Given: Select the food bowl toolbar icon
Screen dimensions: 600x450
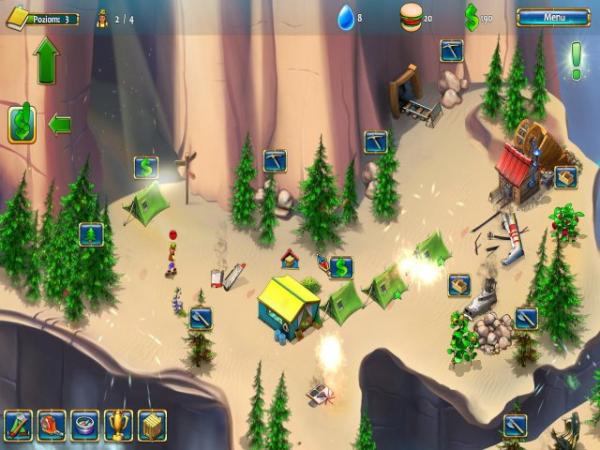Looking at the screenshot, I should (85, 425).
